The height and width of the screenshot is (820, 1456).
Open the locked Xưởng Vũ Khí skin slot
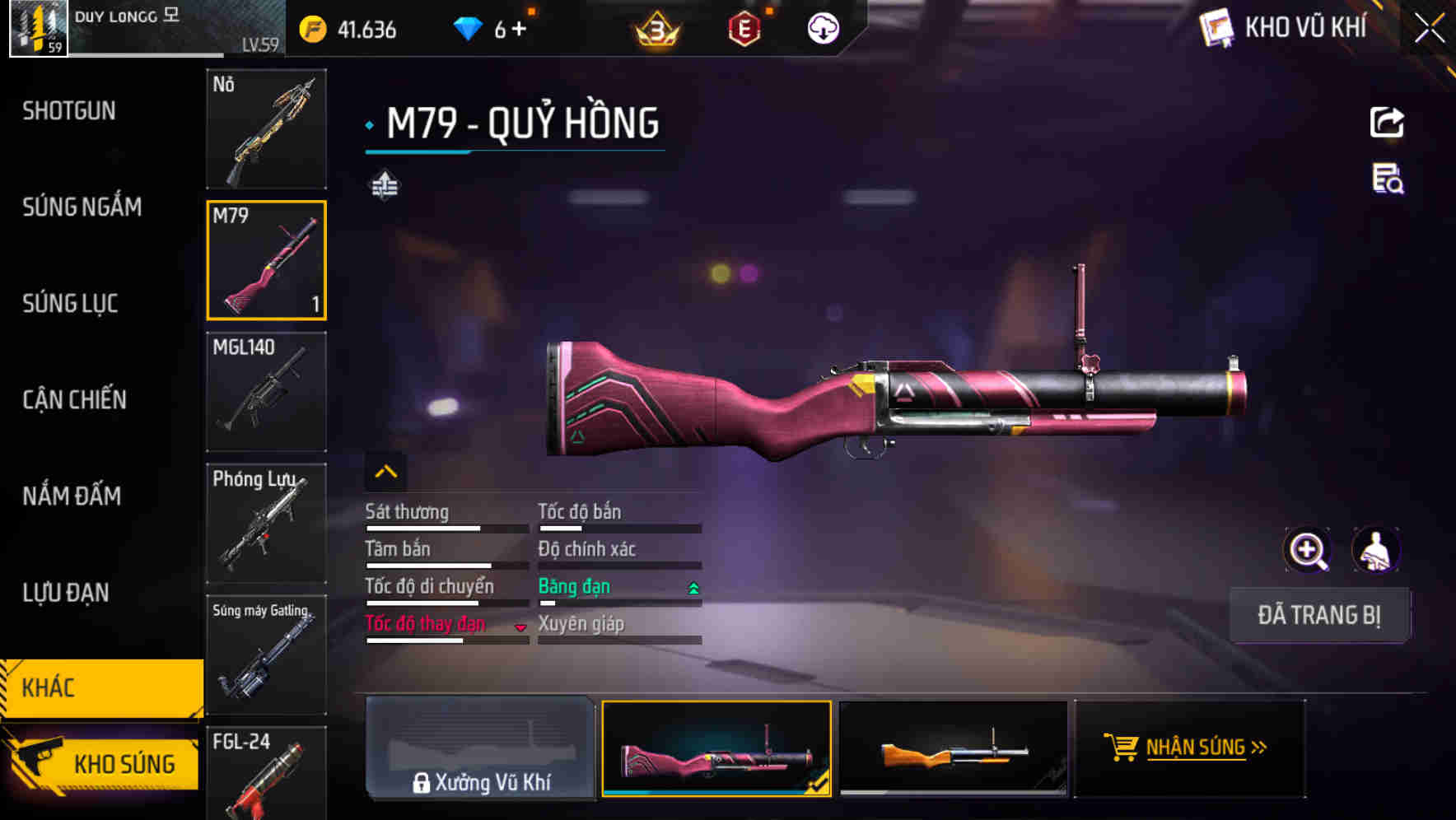pyautogui.click(x=480, y=749)
